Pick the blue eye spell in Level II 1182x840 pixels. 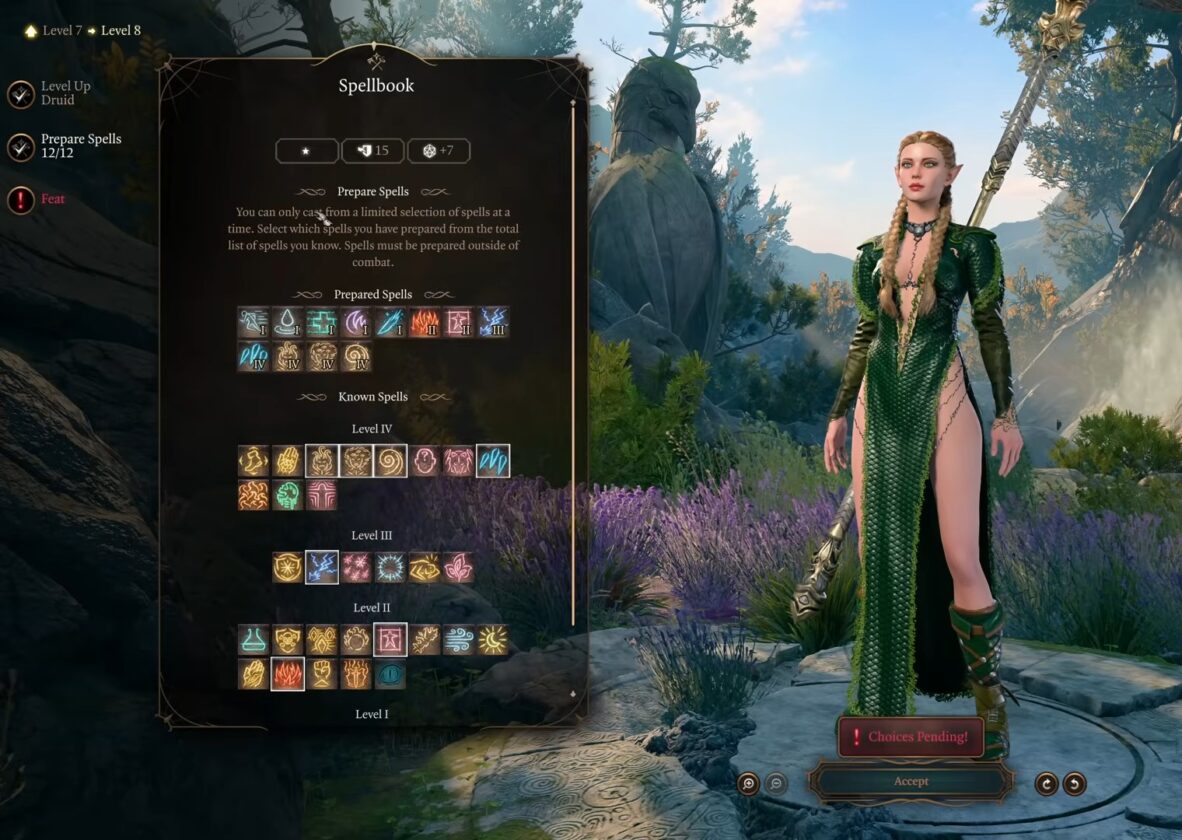(390, 674)
